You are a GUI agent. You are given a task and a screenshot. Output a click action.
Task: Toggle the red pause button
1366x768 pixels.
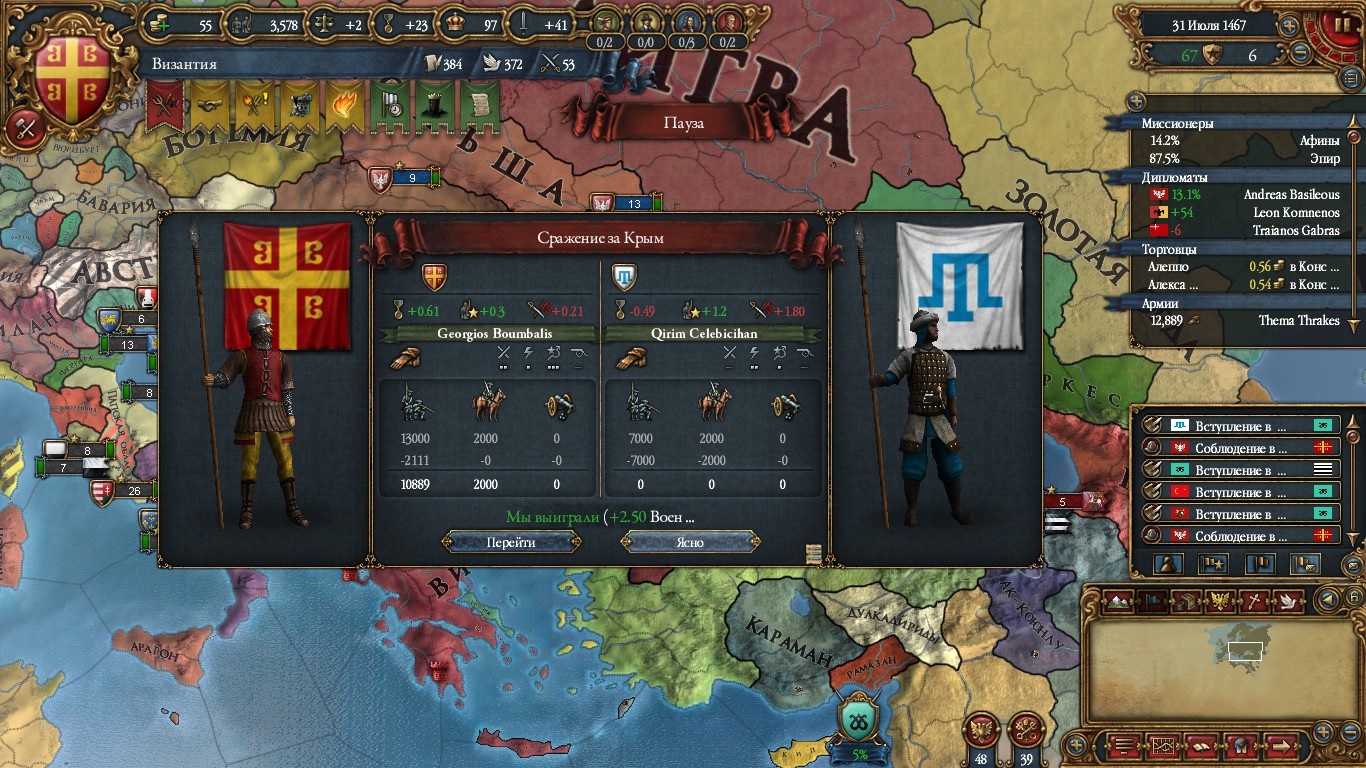coord(1336,24)
